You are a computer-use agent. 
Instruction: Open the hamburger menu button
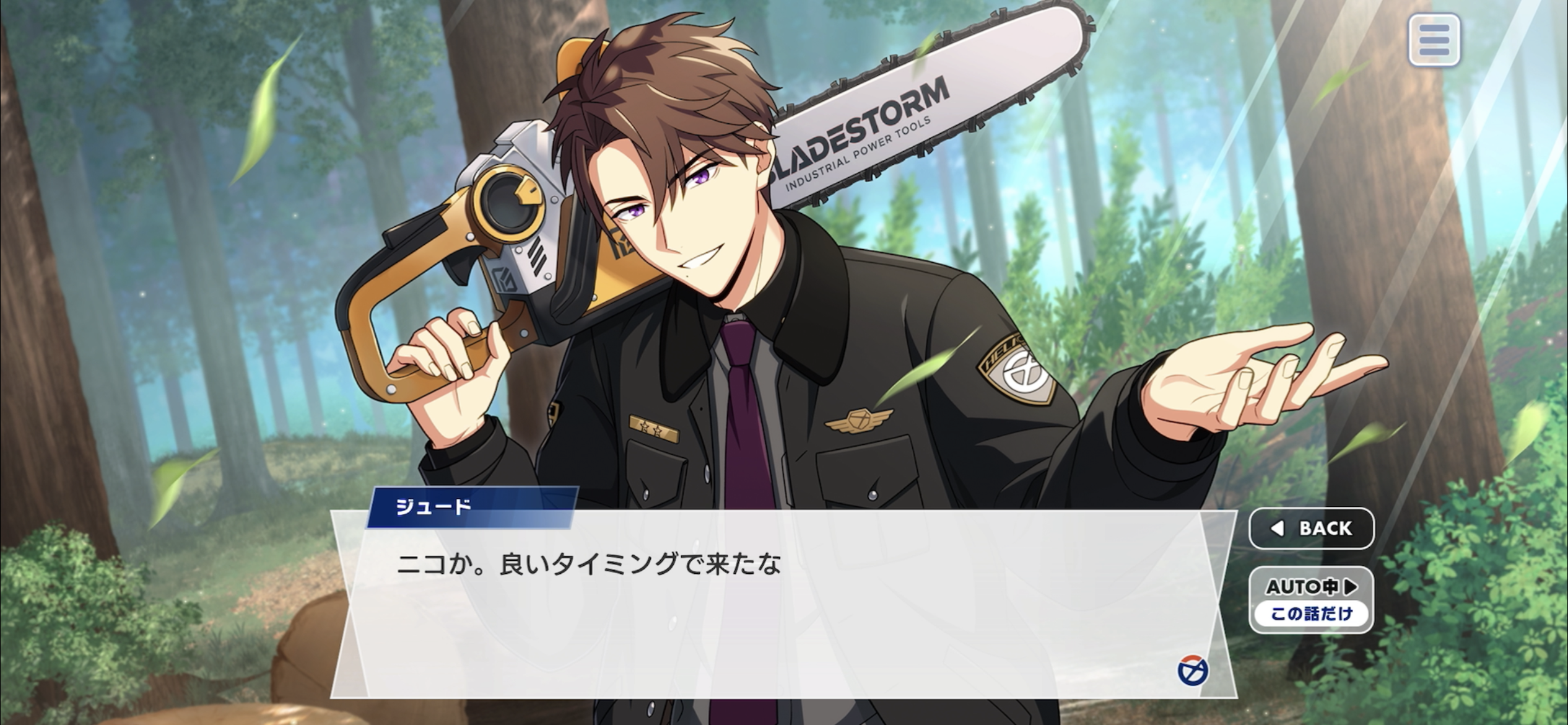pyautogui.click(x=1434, y=40)
